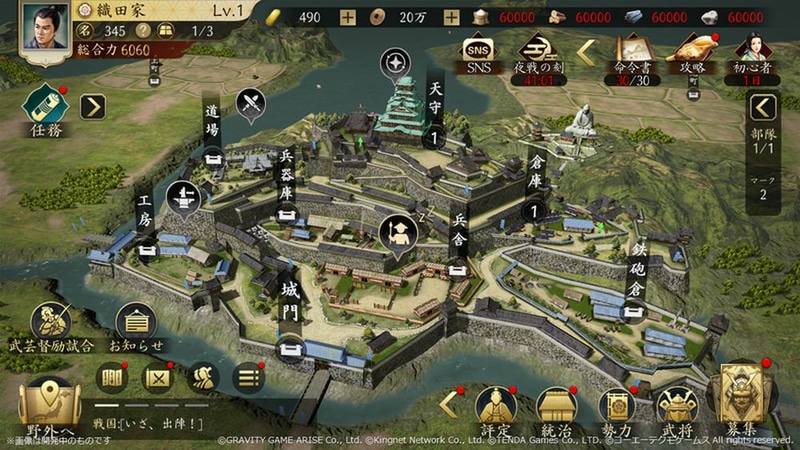Viewport: 800px width, 450px height.
Task: Add gold with the plus button
Action: [347, 17]
